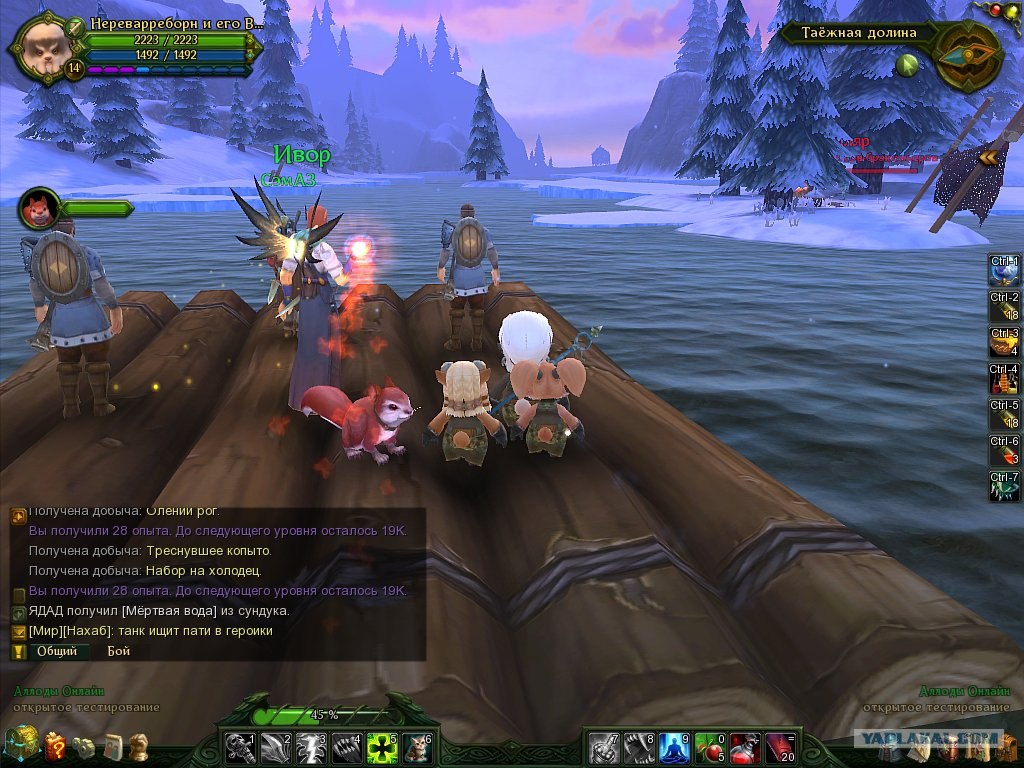The height and width of the screenshot is (768, 1024).
Task: Open the treasure chest menu icon
Action: point(20,743)
